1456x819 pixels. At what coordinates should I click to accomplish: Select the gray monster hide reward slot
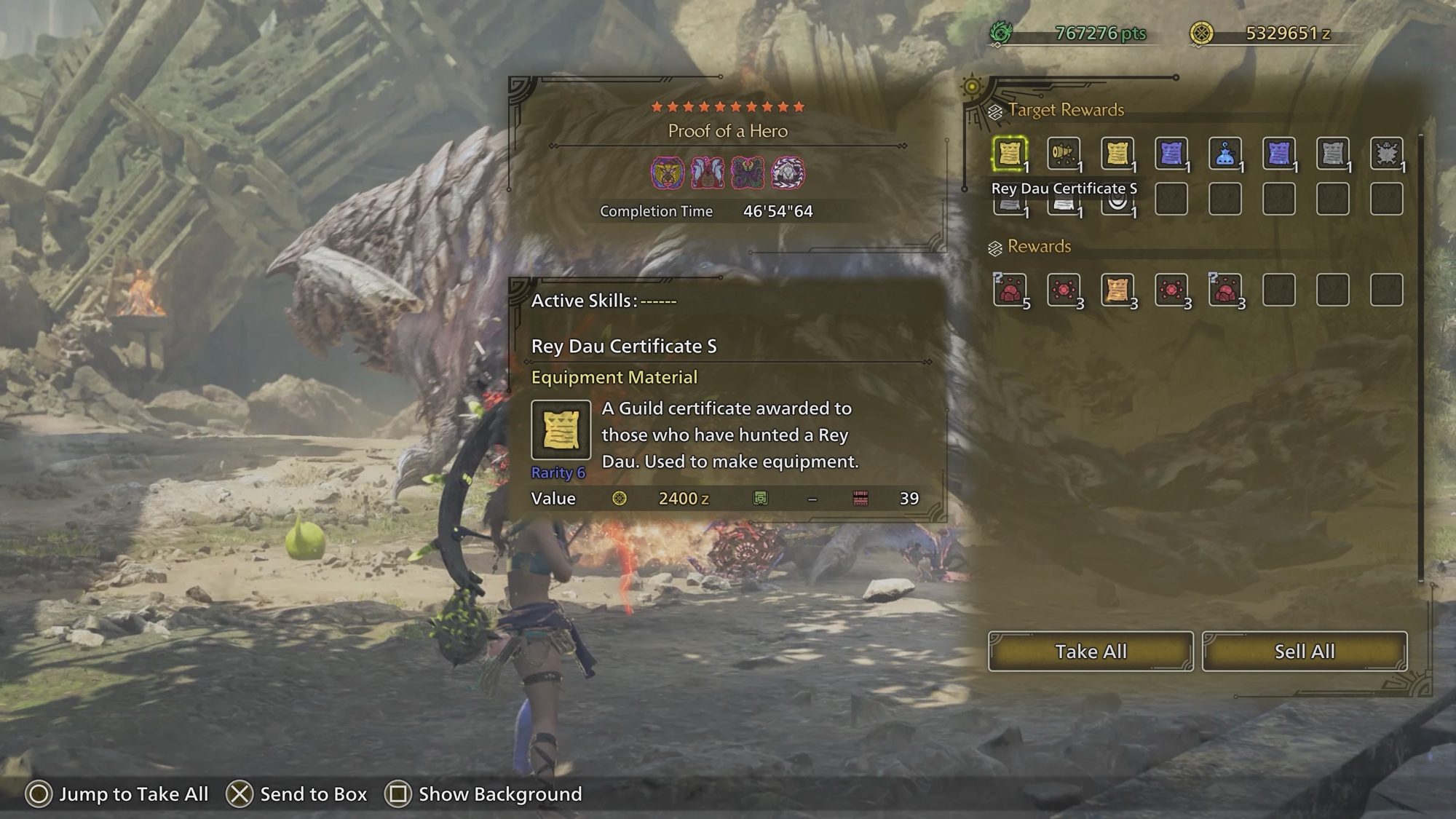click(1386, 154)
